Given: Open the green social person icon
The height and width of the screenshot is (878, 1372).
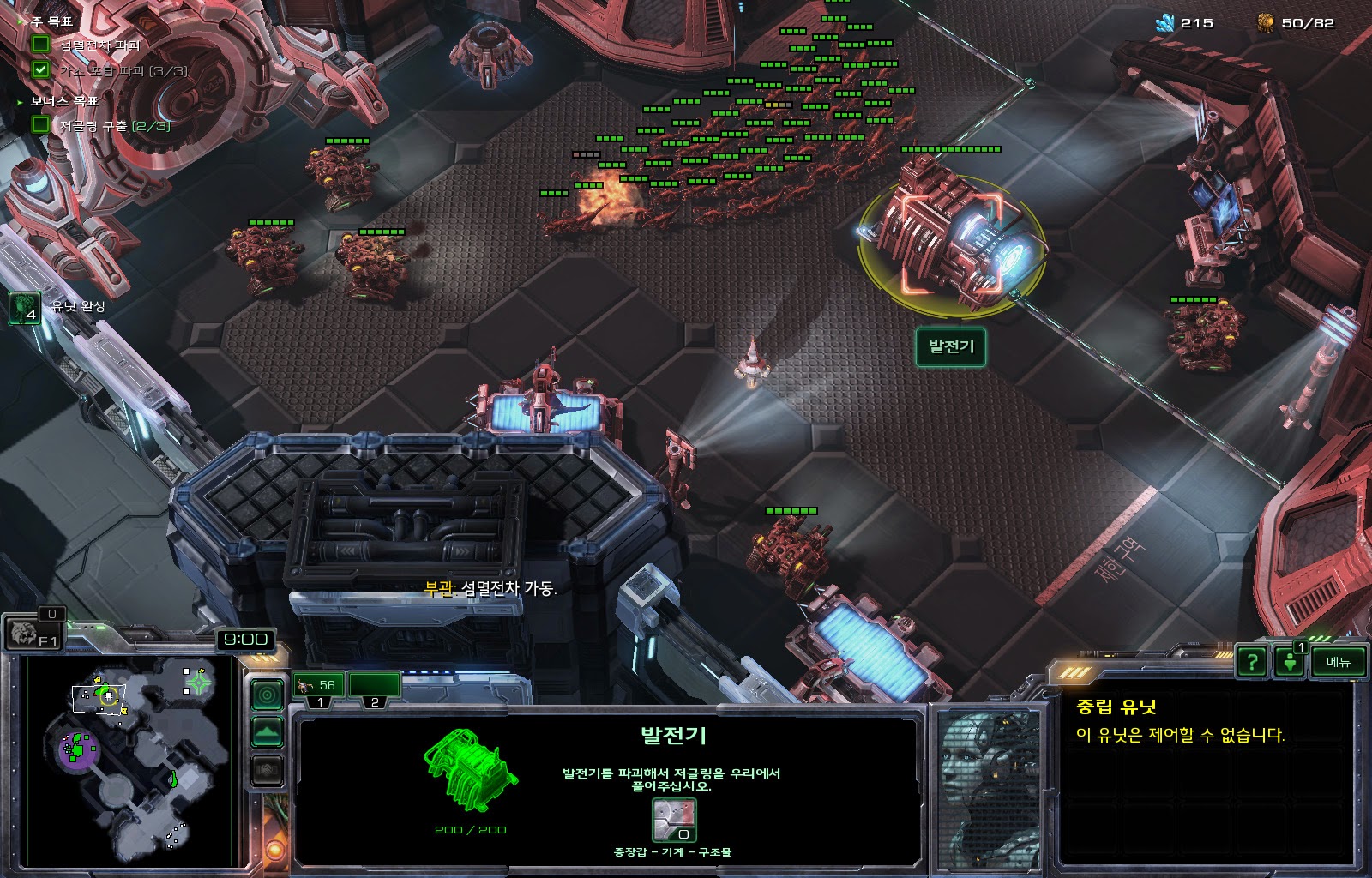Looking at the screenshot, I should pyautogui.click(x=1290, y=662).
